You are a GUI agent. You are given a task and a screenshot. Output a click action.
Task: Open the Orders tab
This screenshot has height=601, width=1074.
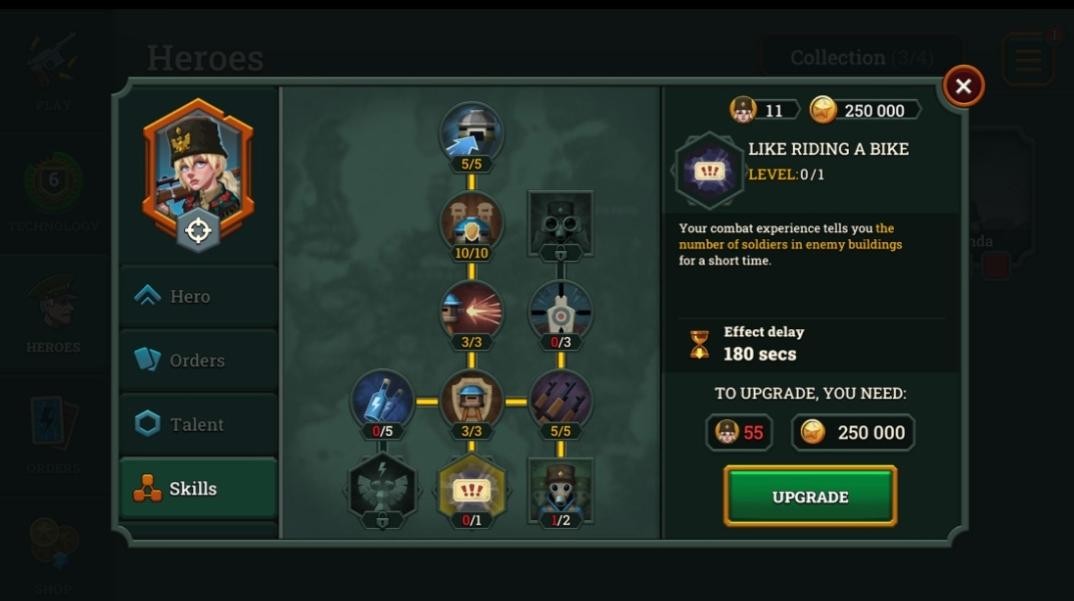pyautogui.click(x=198, y=360)
